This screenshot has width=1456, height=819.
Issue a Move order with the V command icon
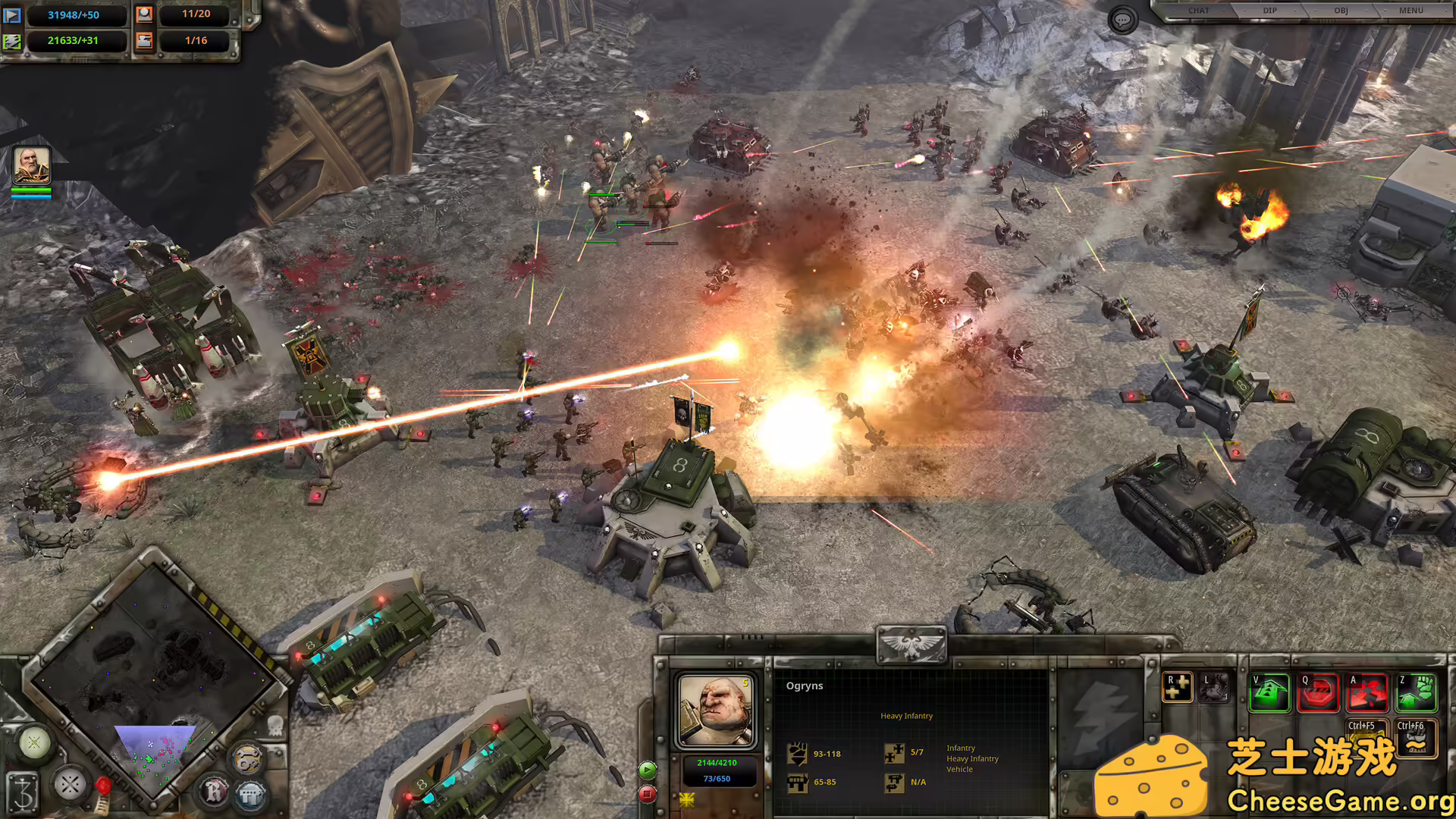[1269, 692]
